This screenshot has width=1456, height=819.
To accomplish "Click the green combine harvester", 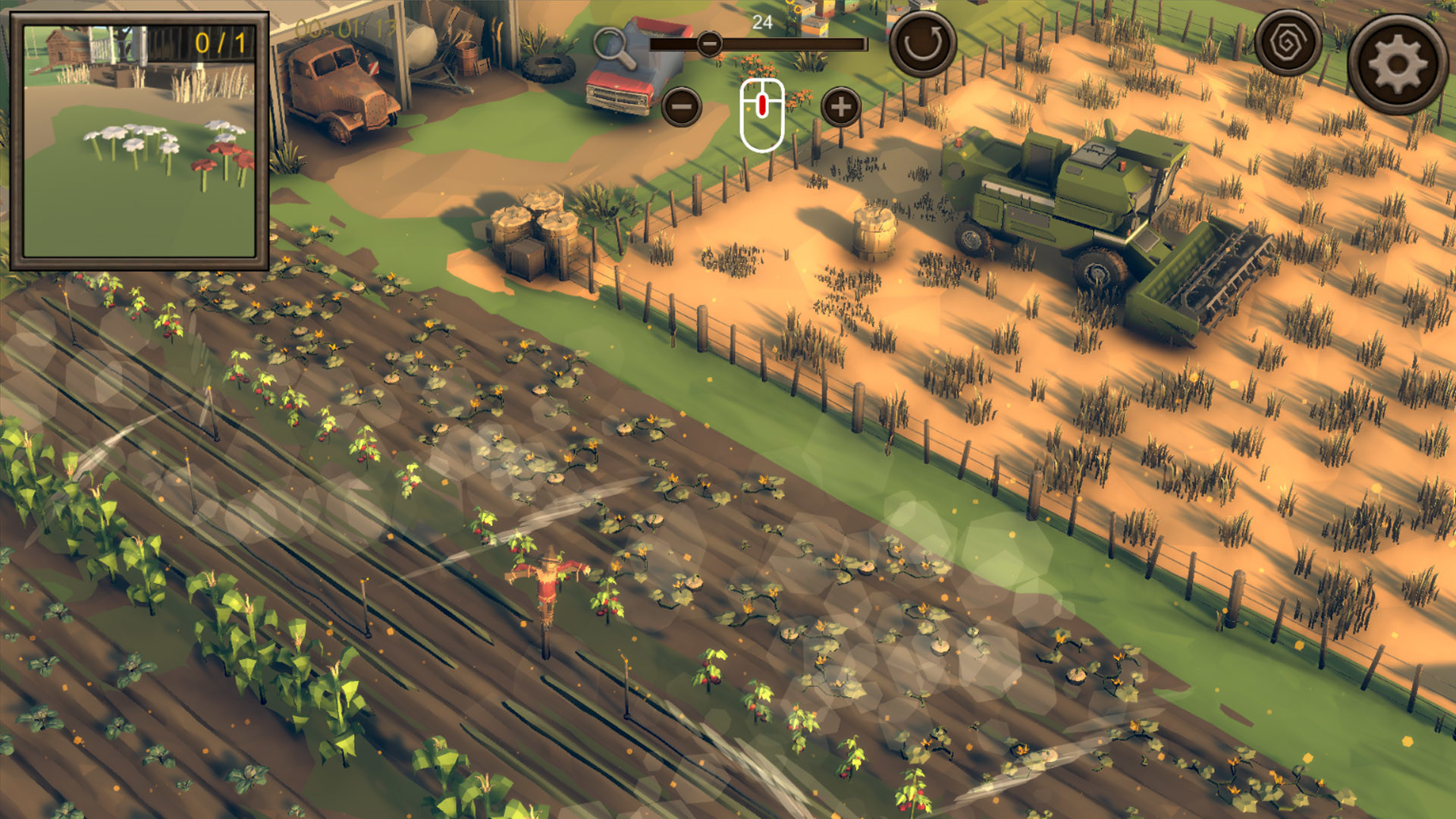I will tap(1062, 205).
